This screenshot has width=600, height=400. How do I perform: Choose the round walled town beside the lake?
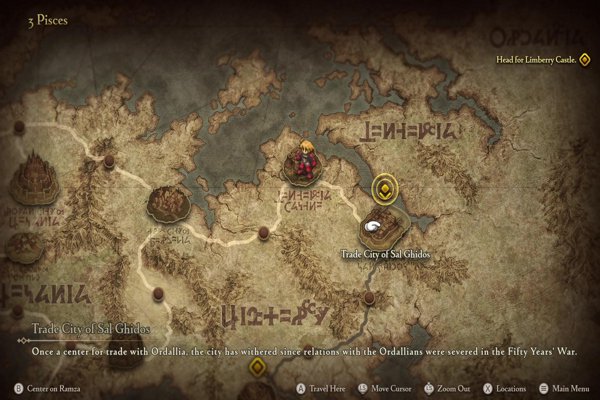[x=167, y=203]
